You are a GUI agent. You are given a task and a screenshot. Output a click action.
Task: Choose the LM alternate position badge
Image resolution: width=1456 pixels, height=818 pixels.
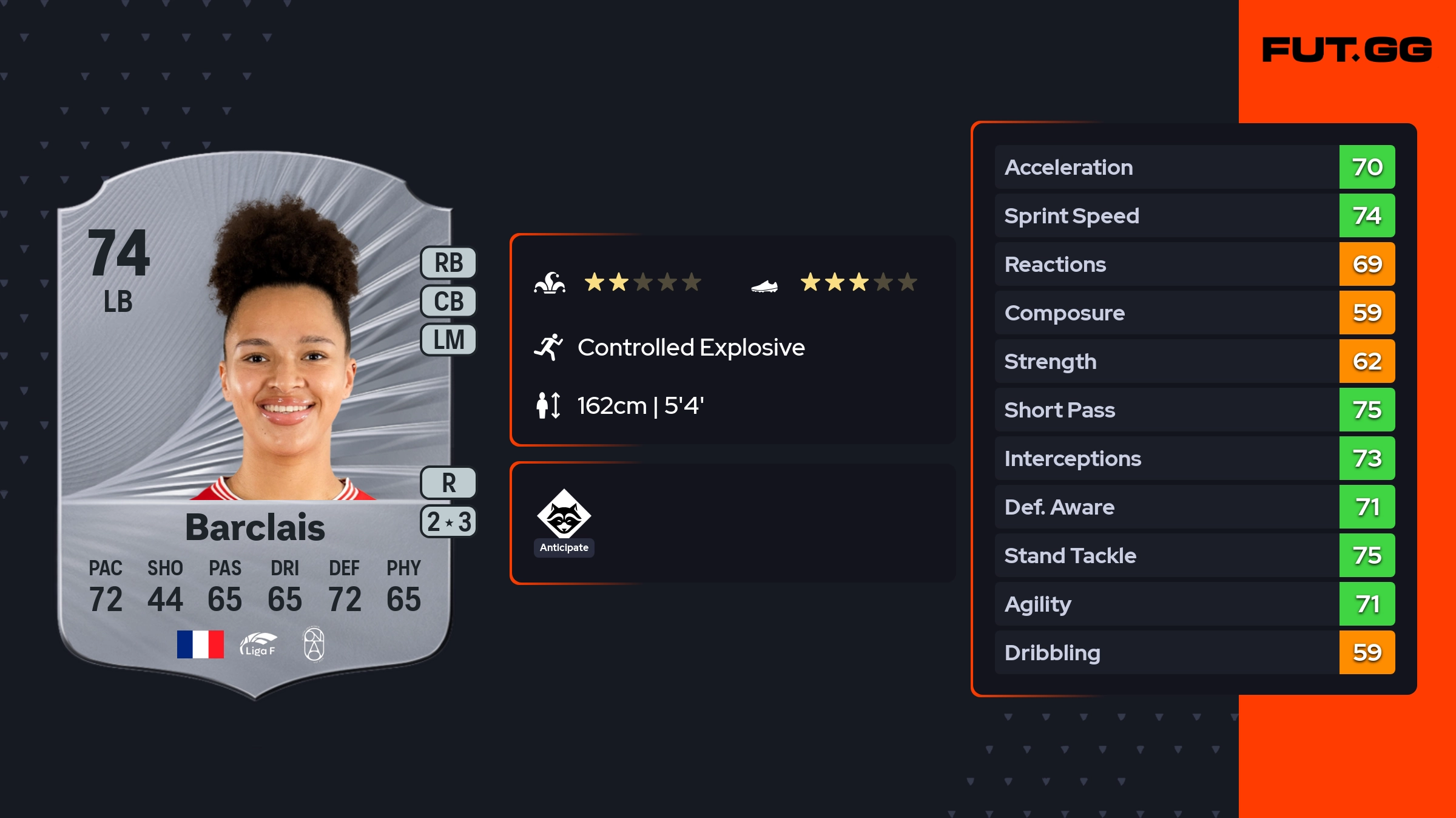448,339
